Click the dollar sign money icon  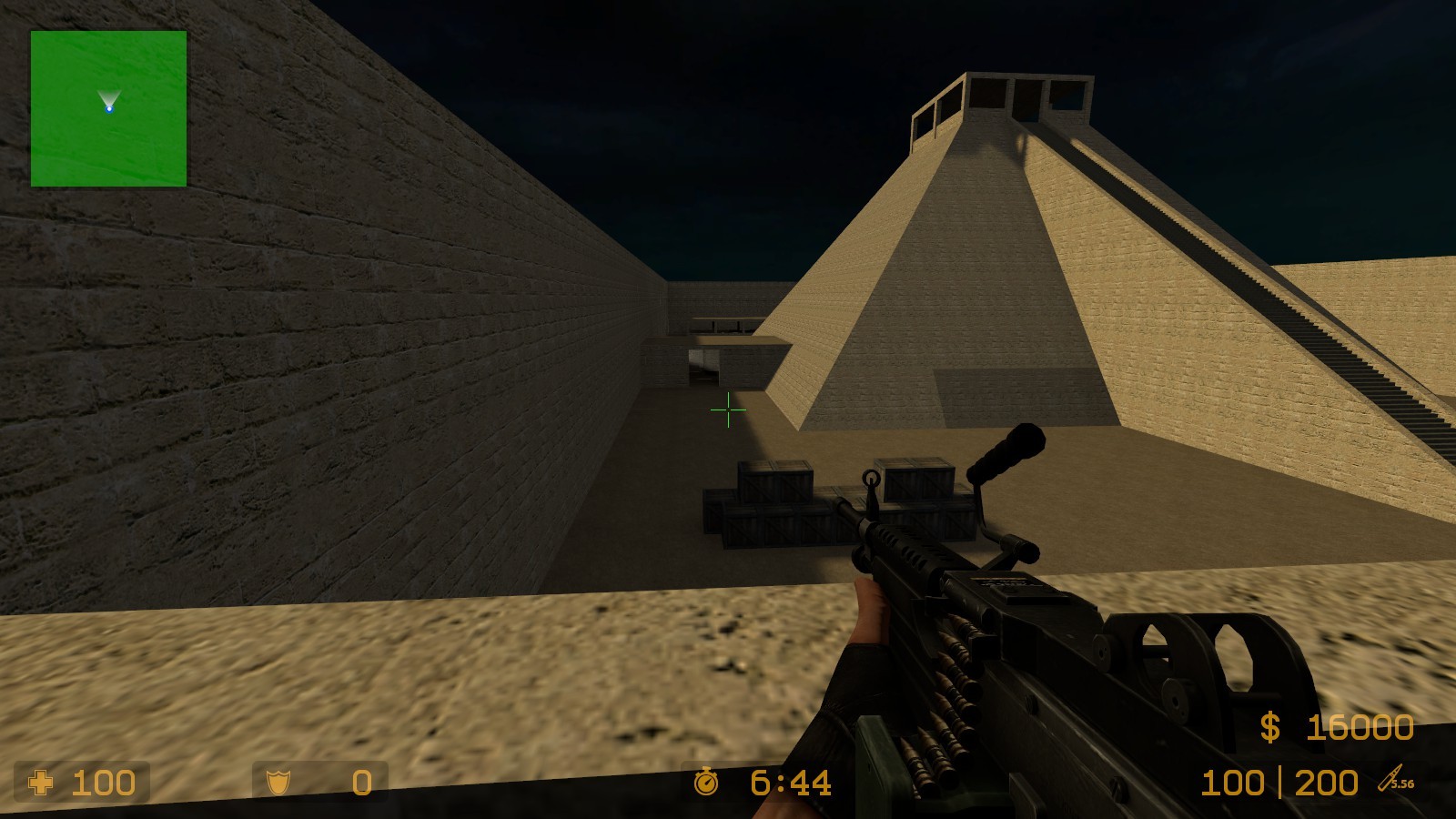[1271, 728]
